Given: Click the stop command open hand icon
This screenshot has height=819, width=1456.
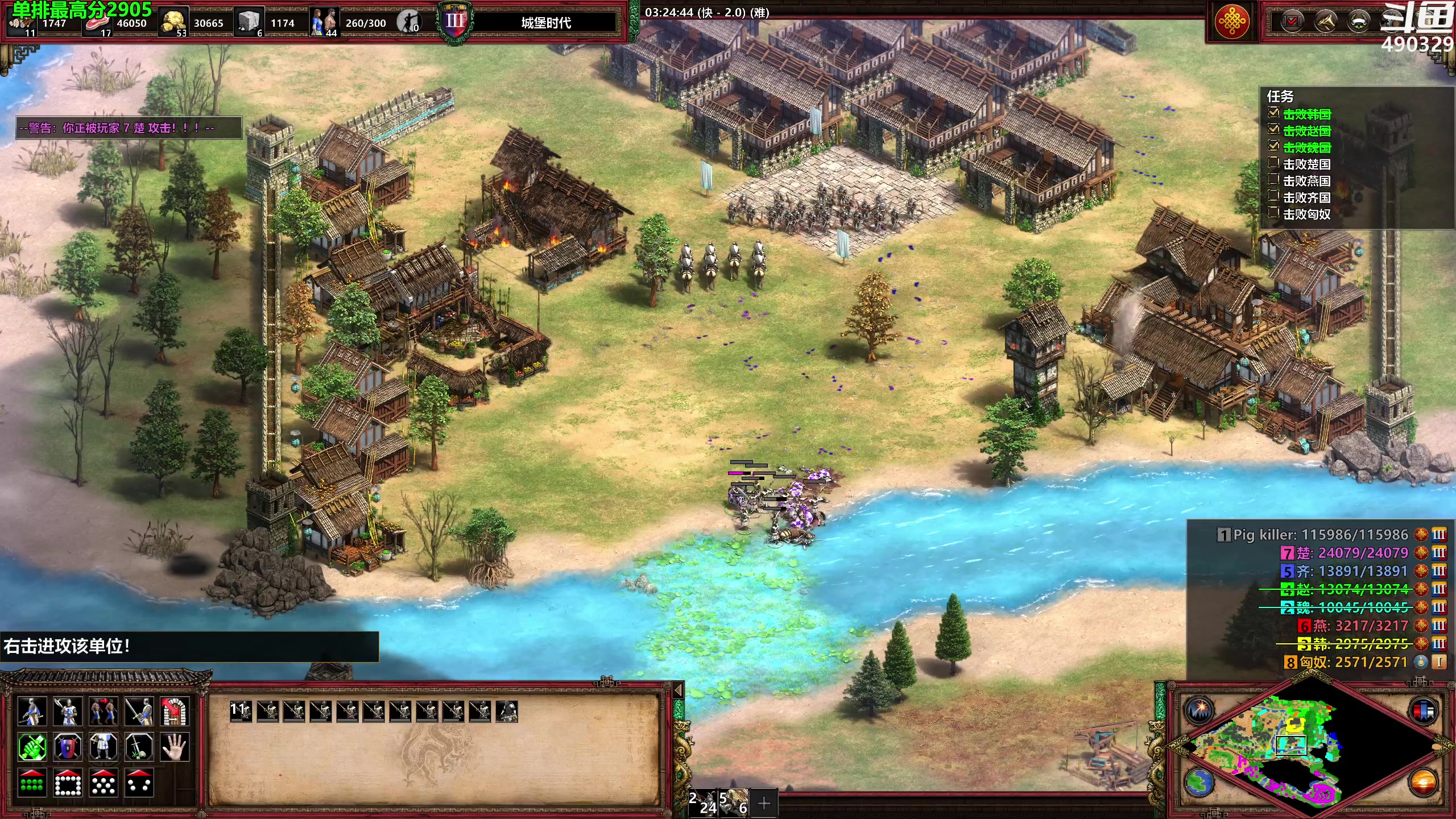Looking at the screenshot, I should coord(175,747).
